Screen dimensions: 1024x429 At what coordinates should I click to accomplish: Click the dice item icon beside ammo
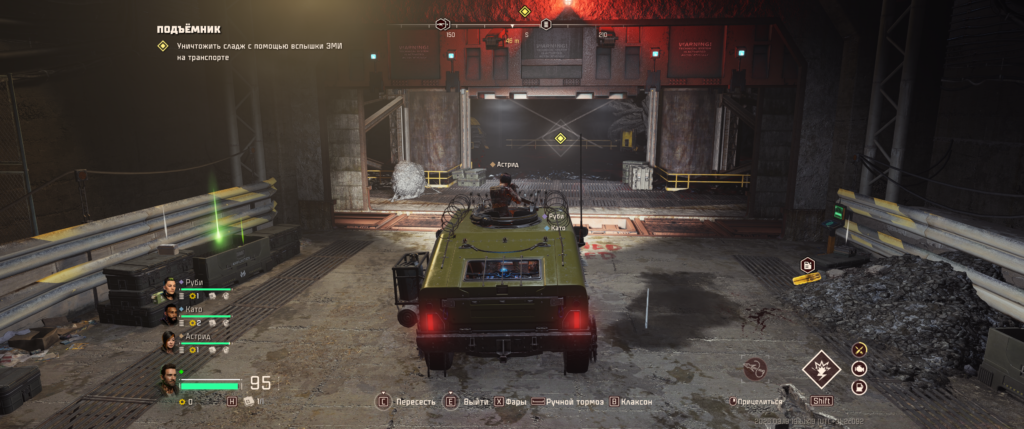click(x=250, y=401)
